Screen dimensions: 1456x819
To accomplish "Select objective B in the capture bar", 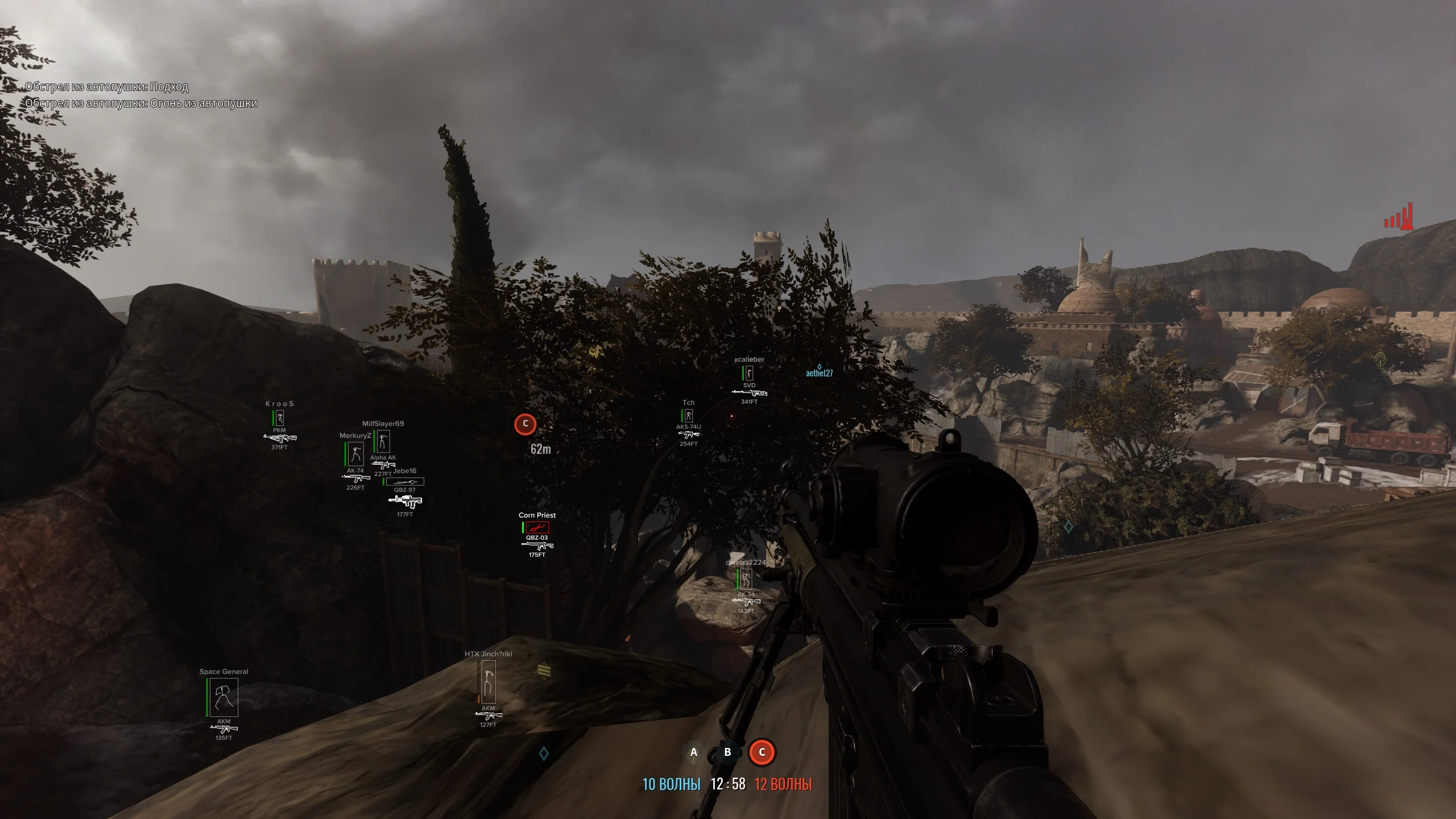I will [727, 752].
